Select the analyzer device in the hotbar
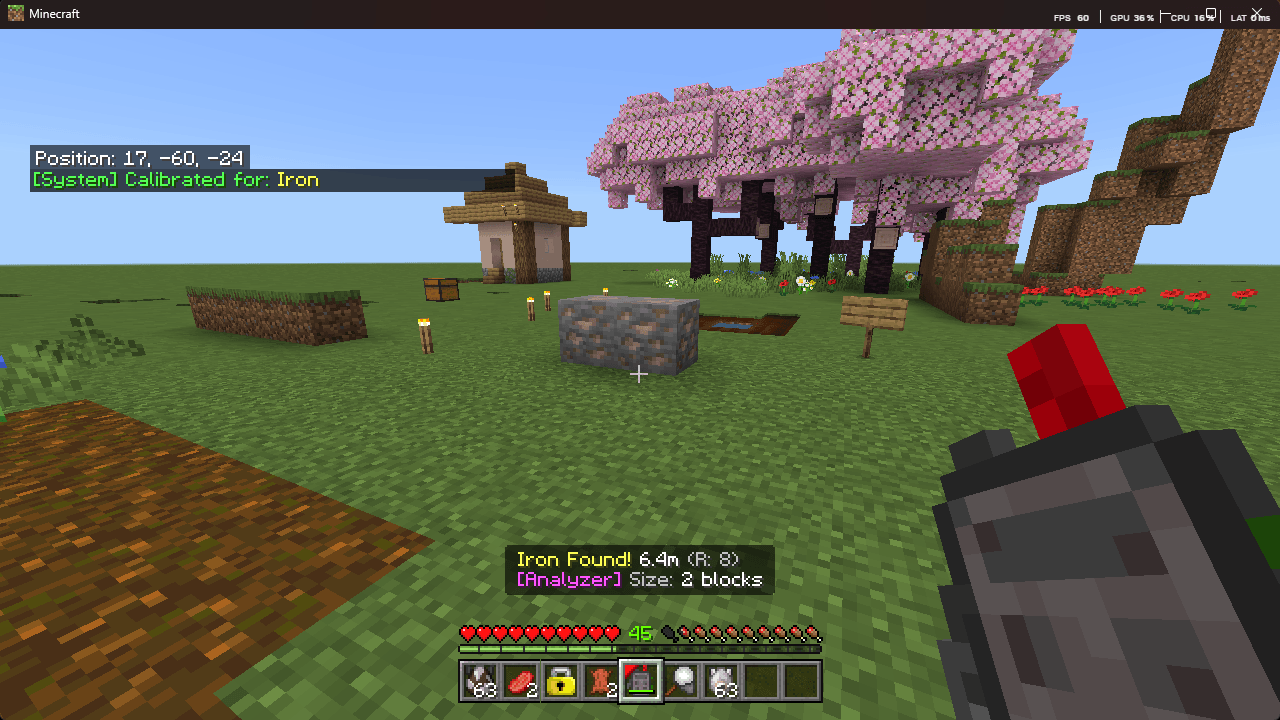The width and height of the screenshot is (1280, 720). click(x=641, y=683)
